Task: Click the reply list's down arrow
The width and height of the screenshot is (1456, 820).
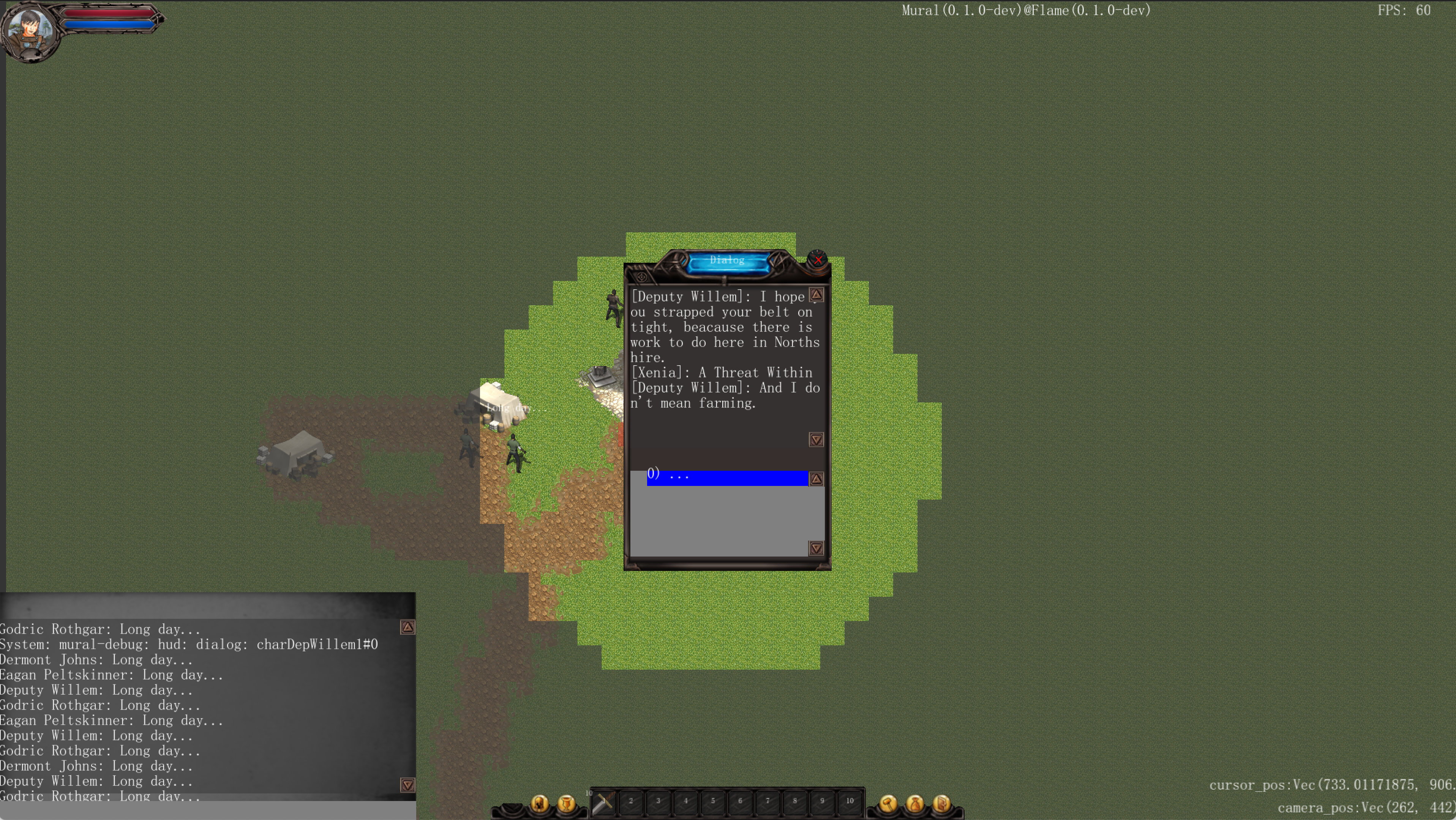Action: point(816,548)
